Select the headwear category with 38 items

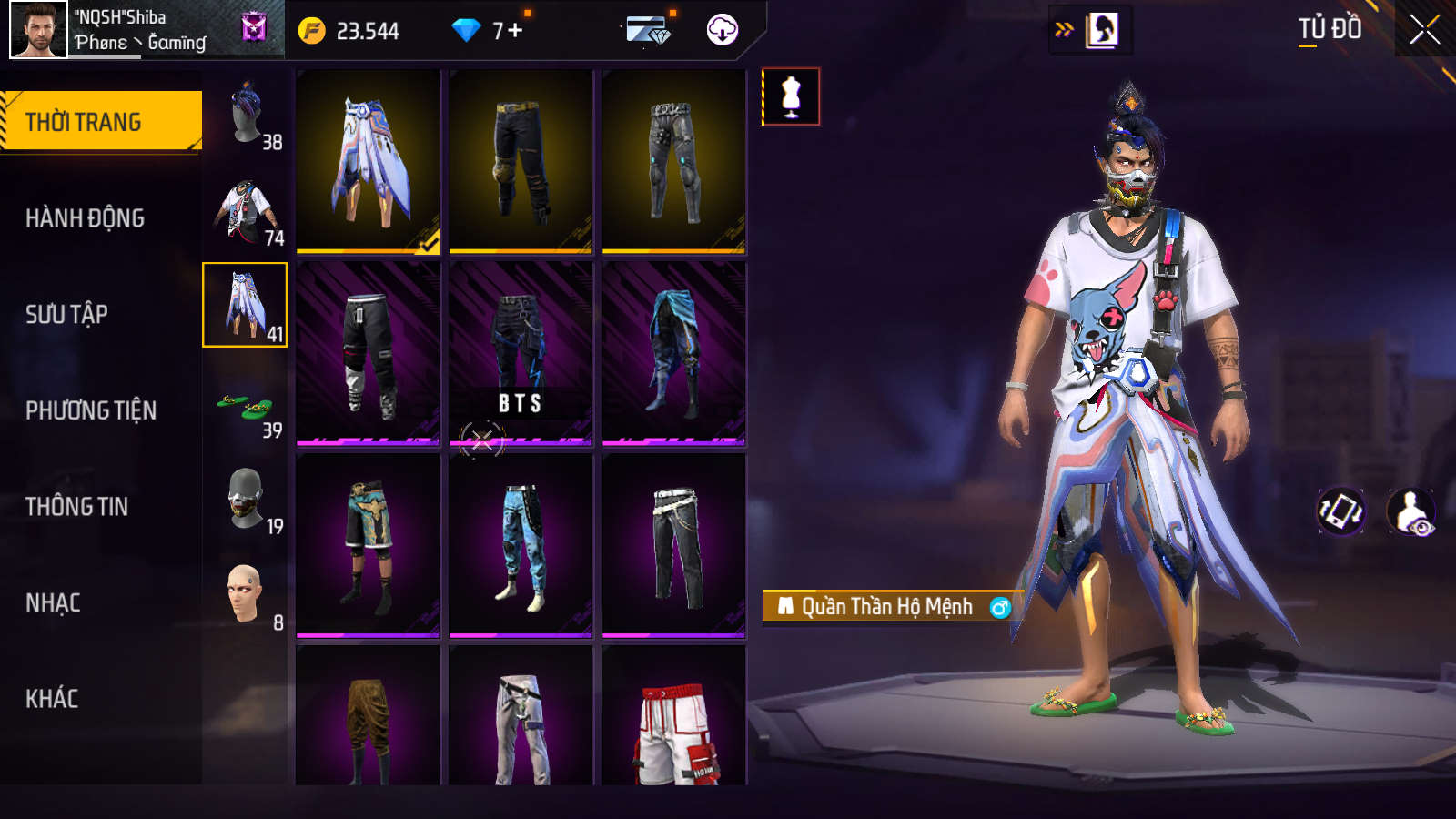point(246,113)
